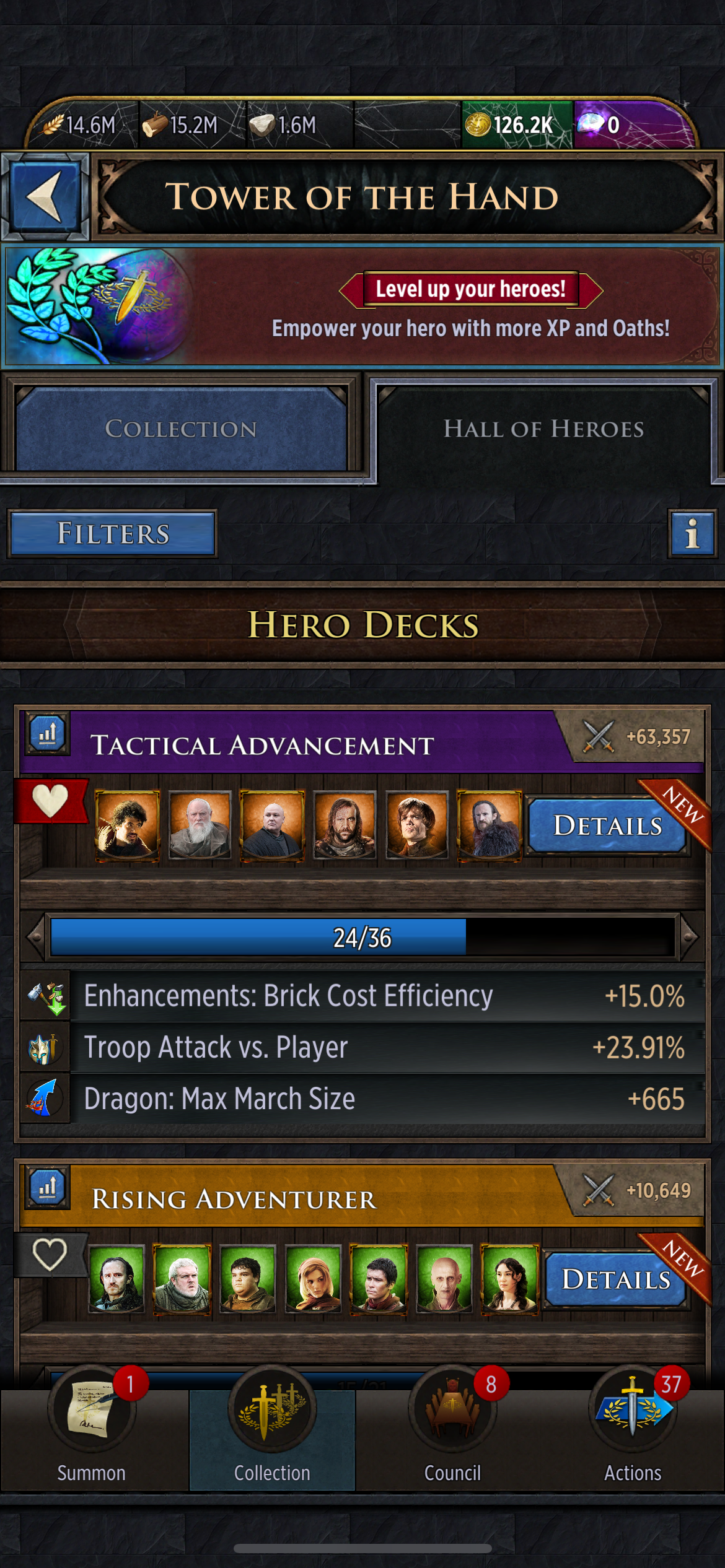This screenshot has height=1568, width=725.
Task: Switch to the Collection tab
Action: 181,429
